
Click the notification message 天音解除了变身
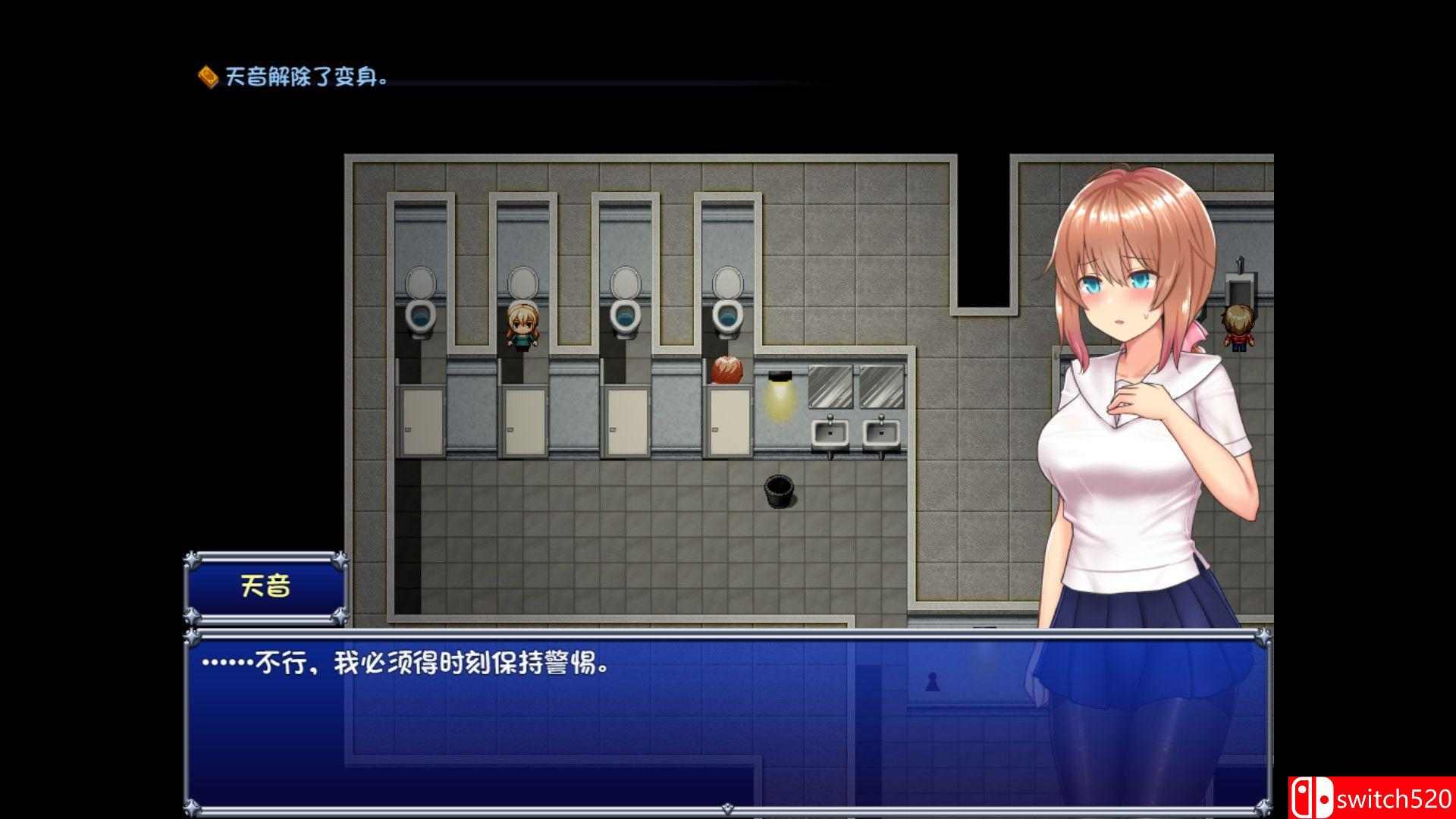point(303,76)
